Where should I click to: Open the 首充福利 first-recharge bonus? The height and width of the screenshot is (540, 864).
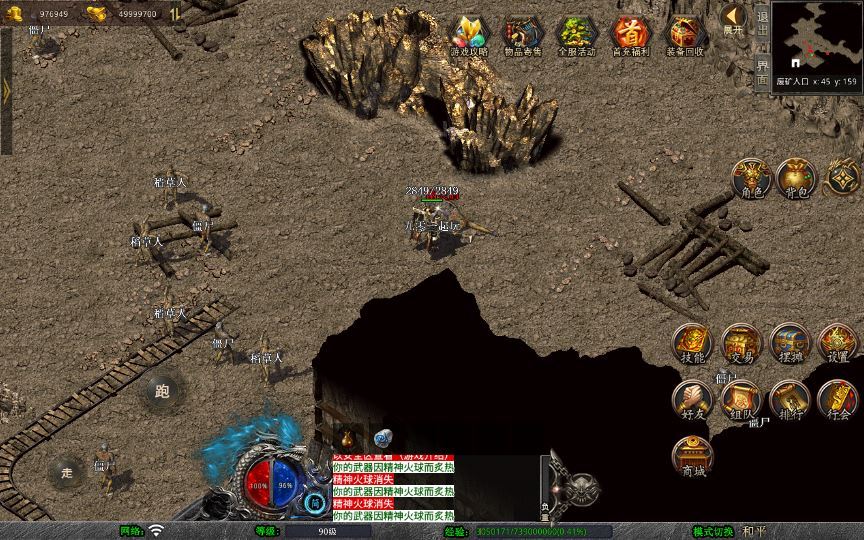pyautogui.click(x=630, y=36)
